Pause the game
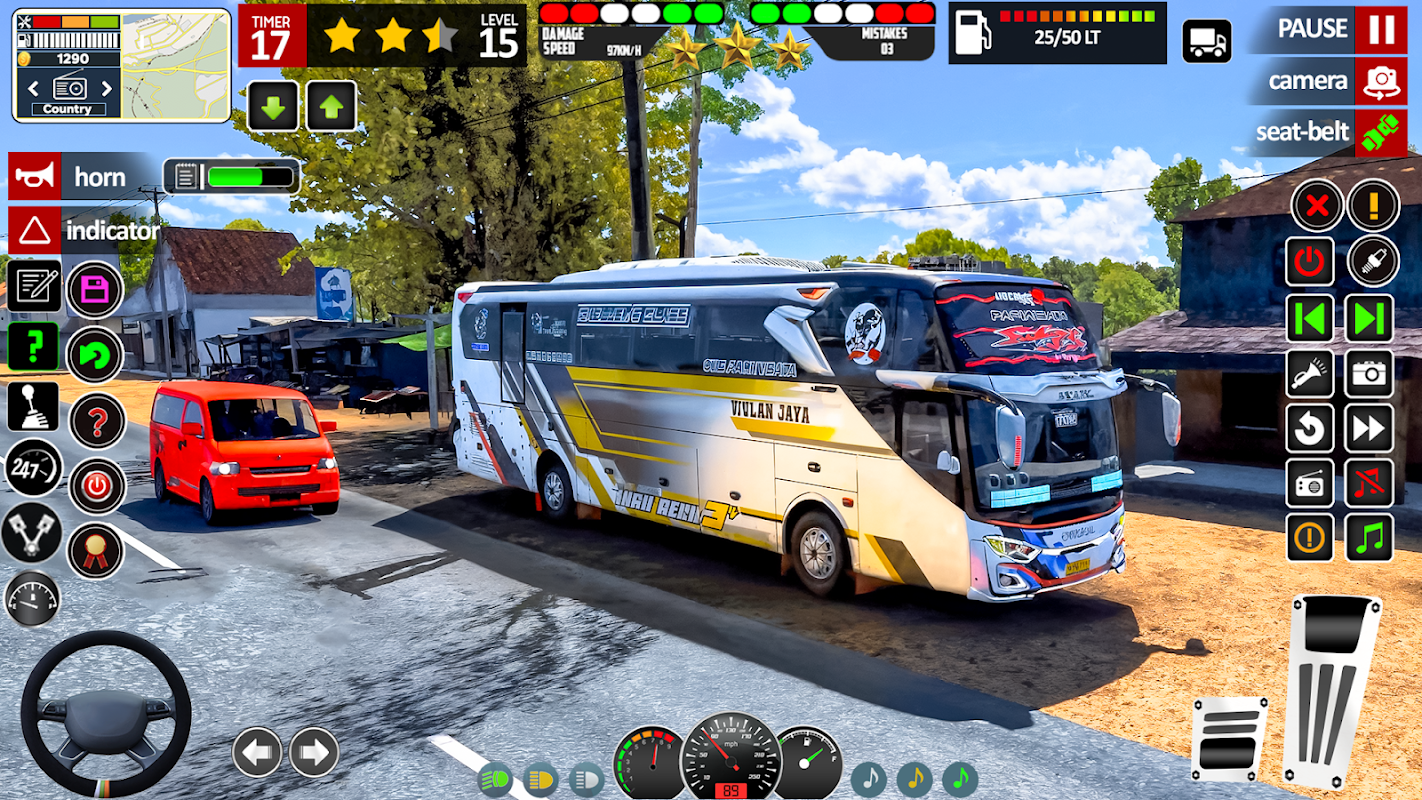1422x800 pixels. tap(1380, 29)
